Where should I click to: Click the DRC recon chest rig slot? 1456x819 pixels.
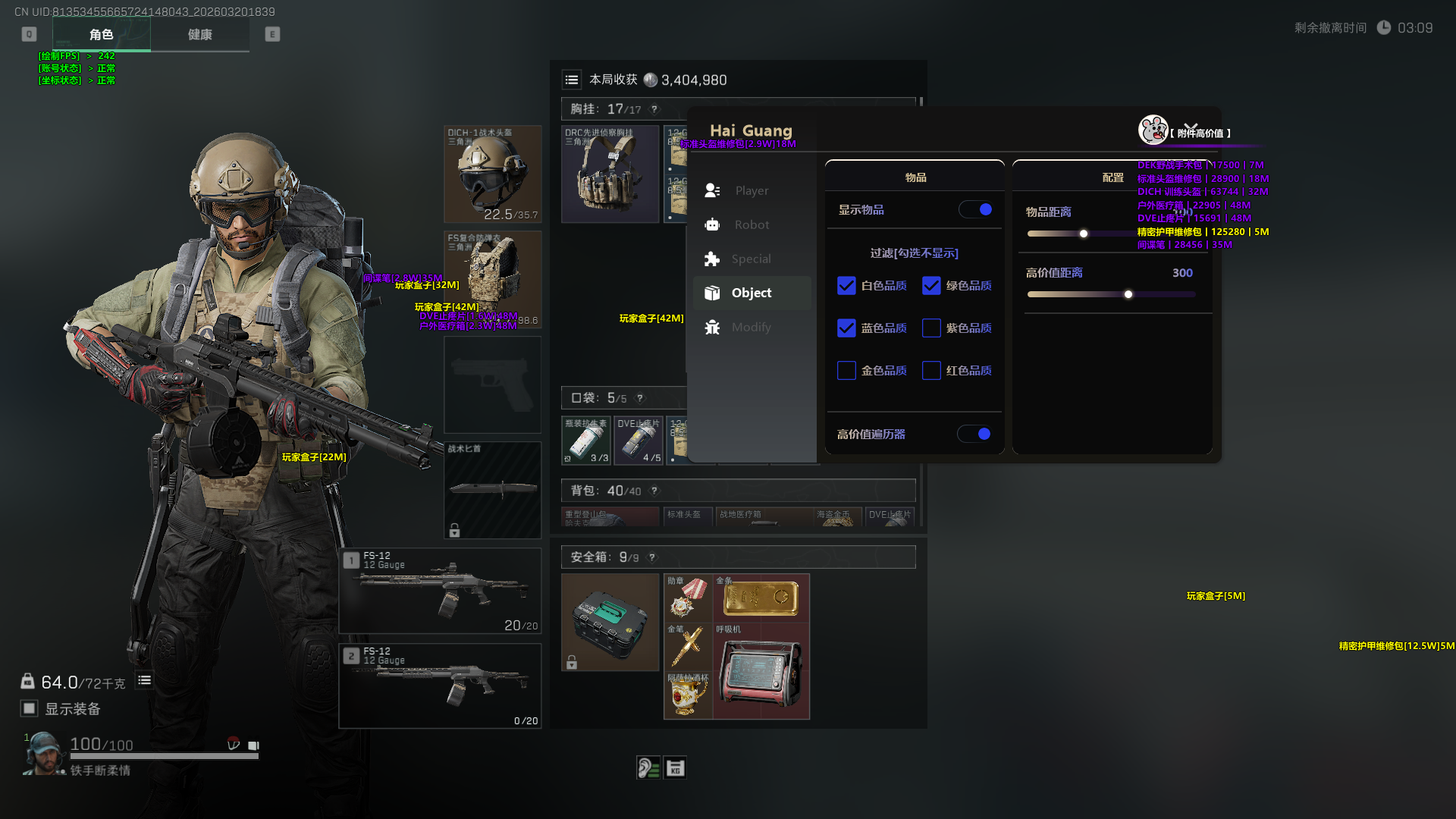(610, 174)
